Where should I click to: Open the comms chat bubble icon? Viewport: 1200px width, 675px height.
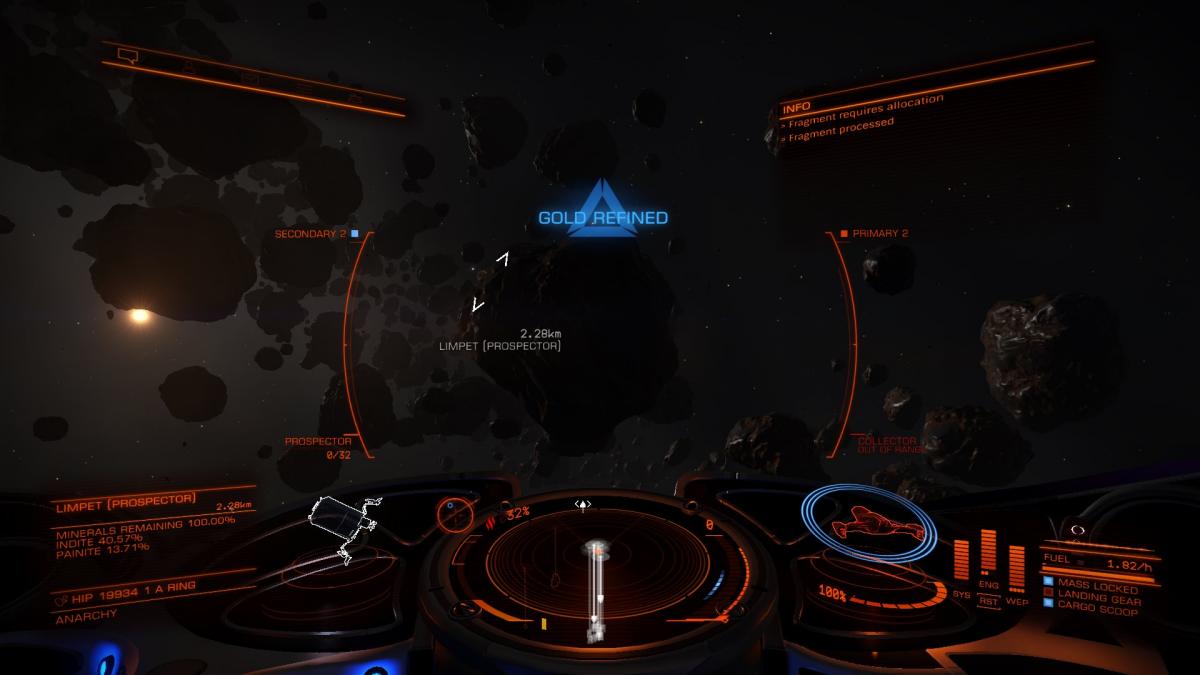(x=127, y=55)
